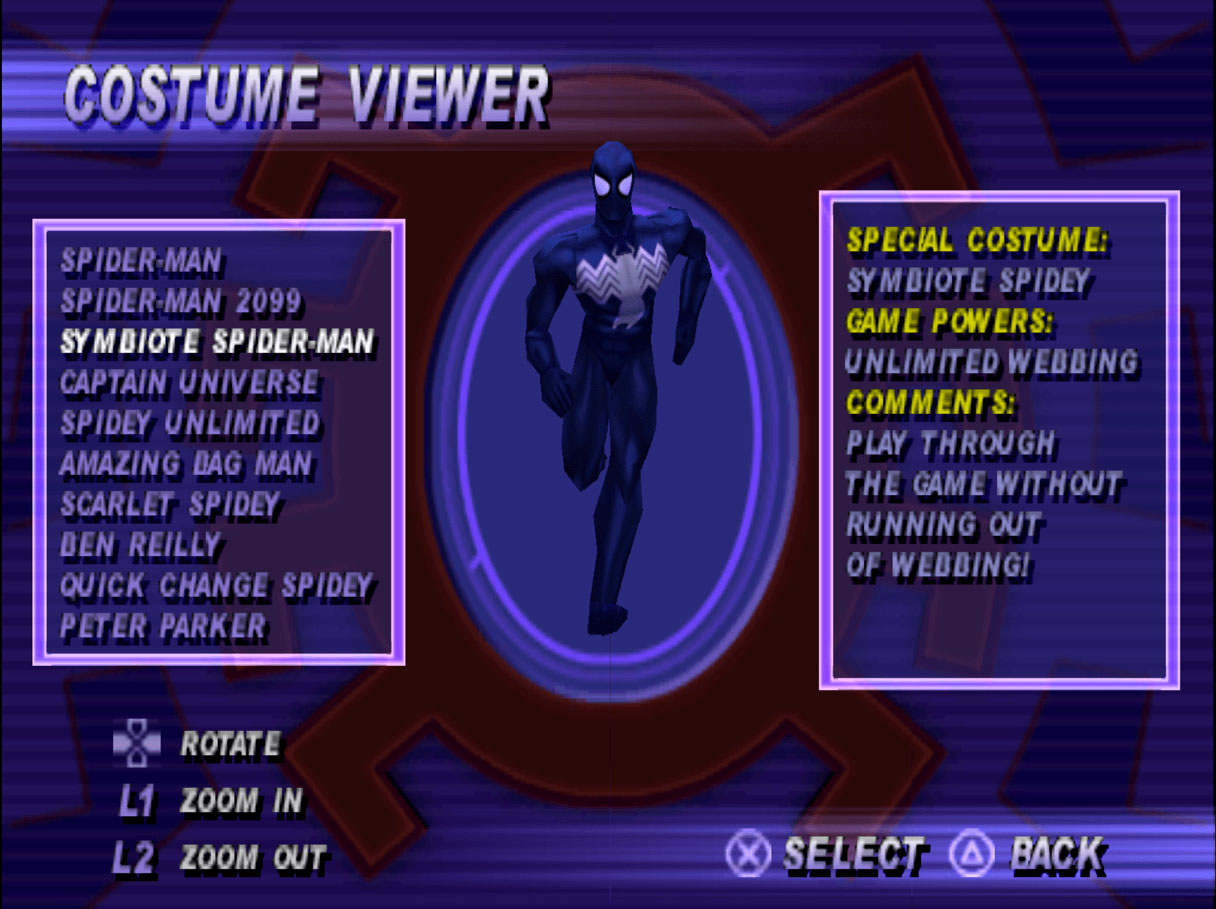Choose Spider-Man 2099 from the list
The height and width of the screenshot is (909, 1216).
pyautogui.click(x=181, y=302)
